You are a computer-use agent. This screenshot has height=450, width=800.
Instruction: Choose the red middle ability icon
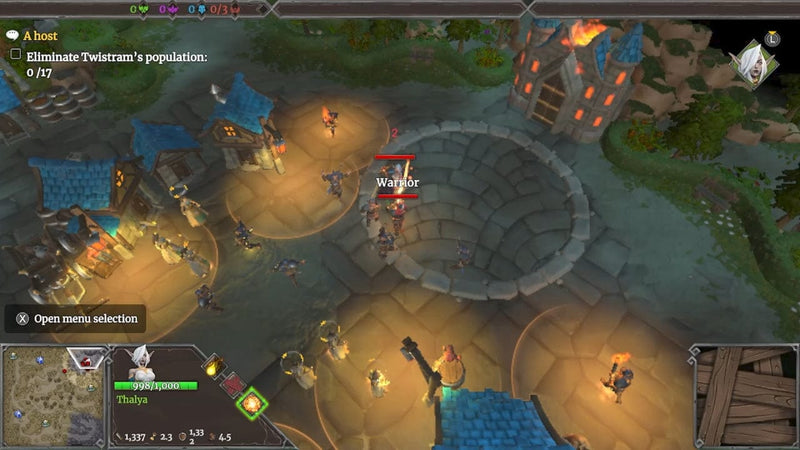[x=232, y=385]
